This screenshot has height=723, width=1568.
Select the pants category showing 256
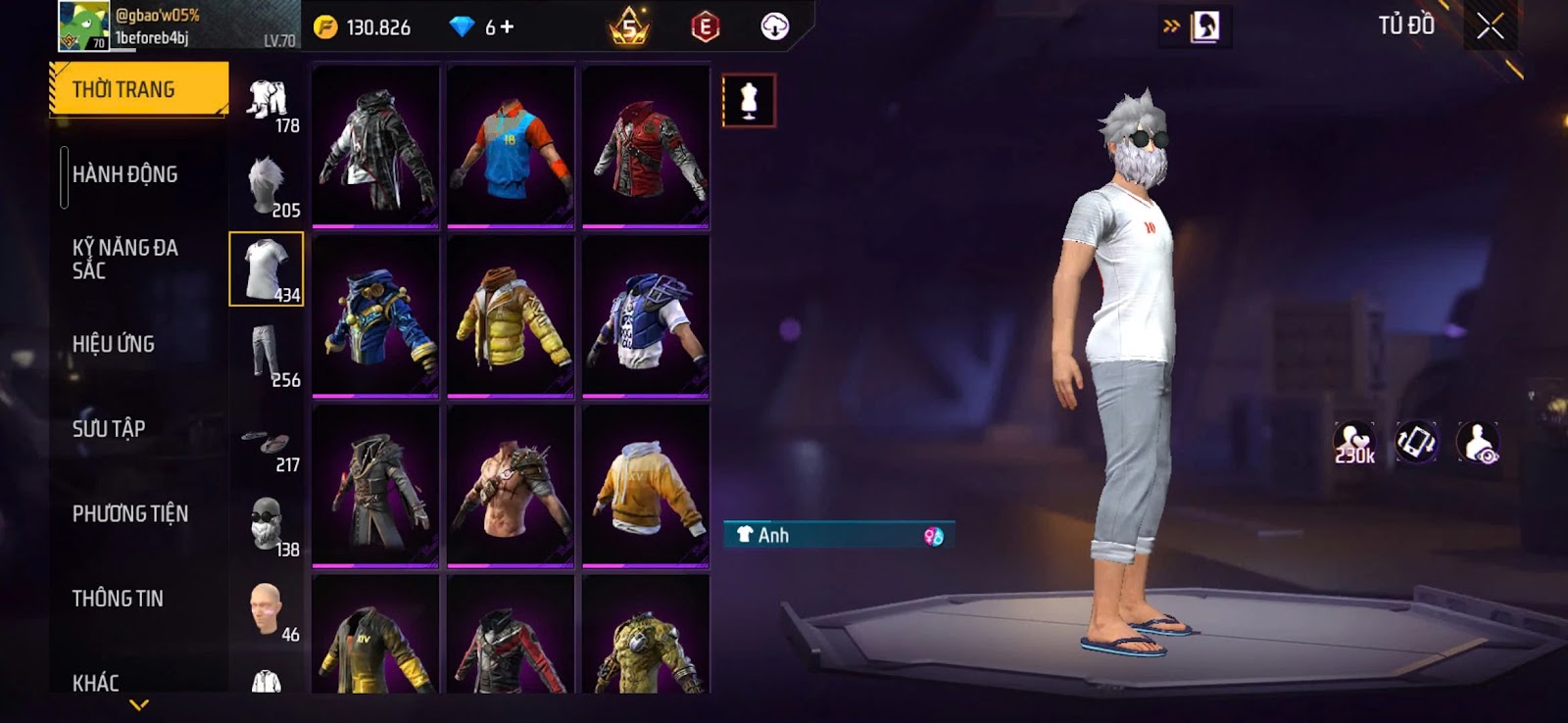(267, 356)
